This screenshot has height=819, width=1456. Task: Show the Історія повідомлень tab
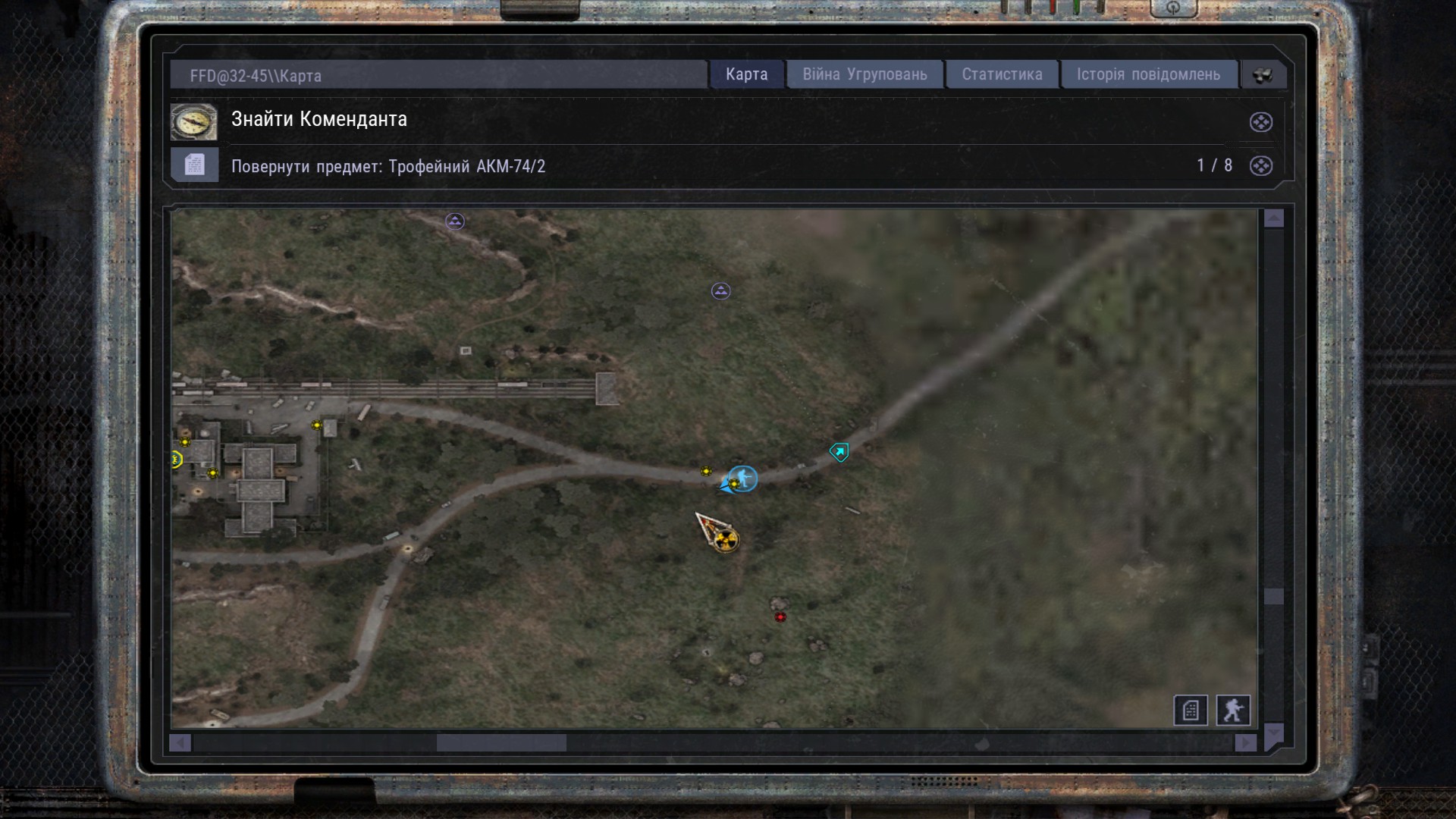coord(1148,74)
